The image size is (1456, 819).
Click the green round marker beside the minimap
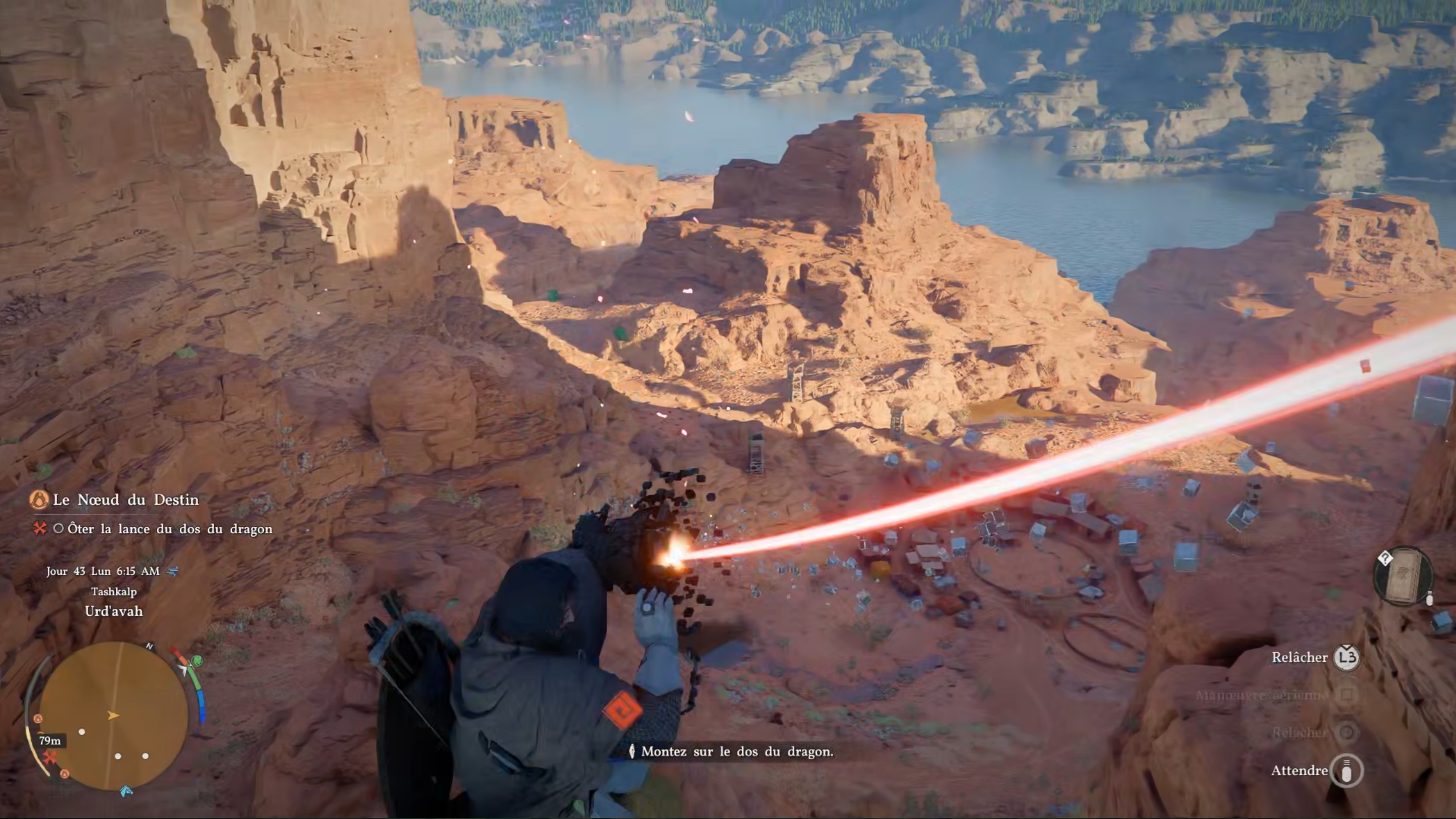click(x=197, y=661)
